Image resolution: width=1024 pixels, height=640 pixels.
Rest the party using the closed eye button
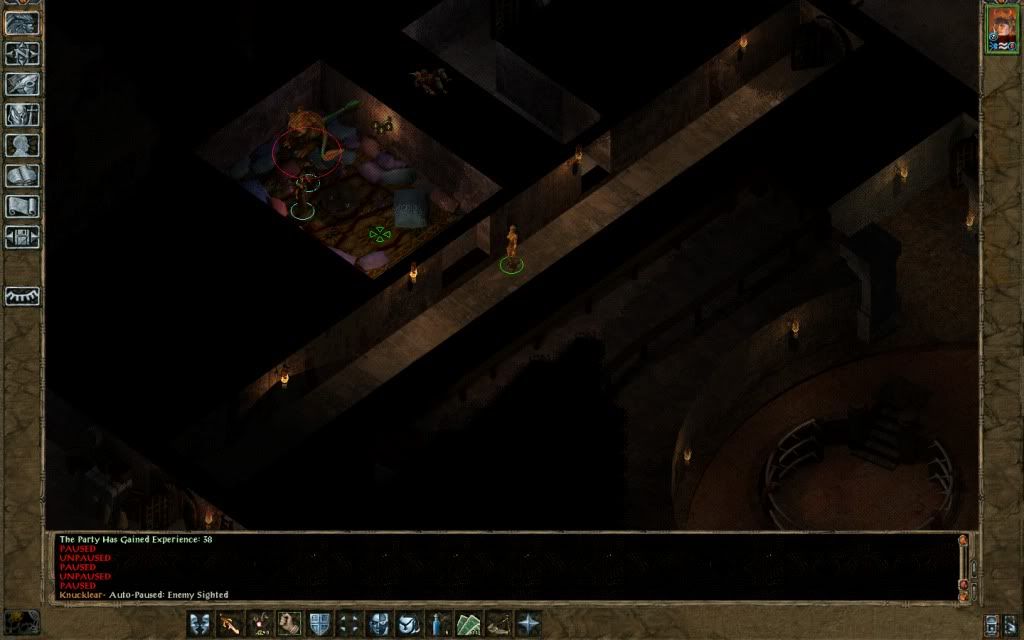point(22,297)
